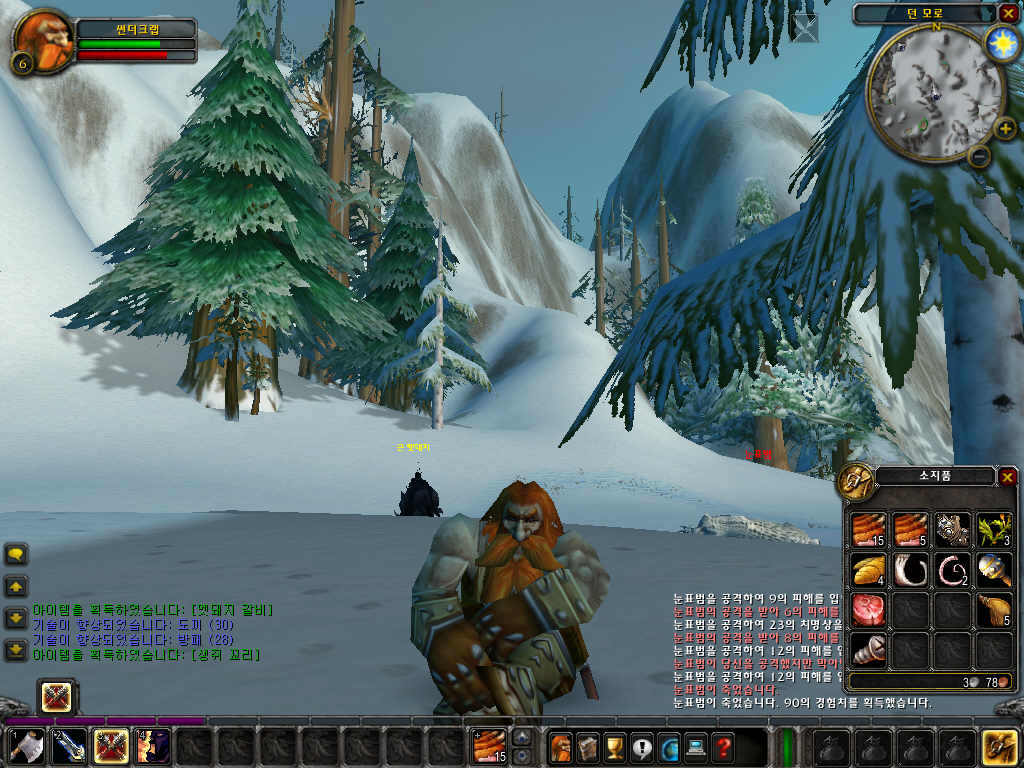Click the circular minimap
This screenshot has width=1024, height=768.
933,93
